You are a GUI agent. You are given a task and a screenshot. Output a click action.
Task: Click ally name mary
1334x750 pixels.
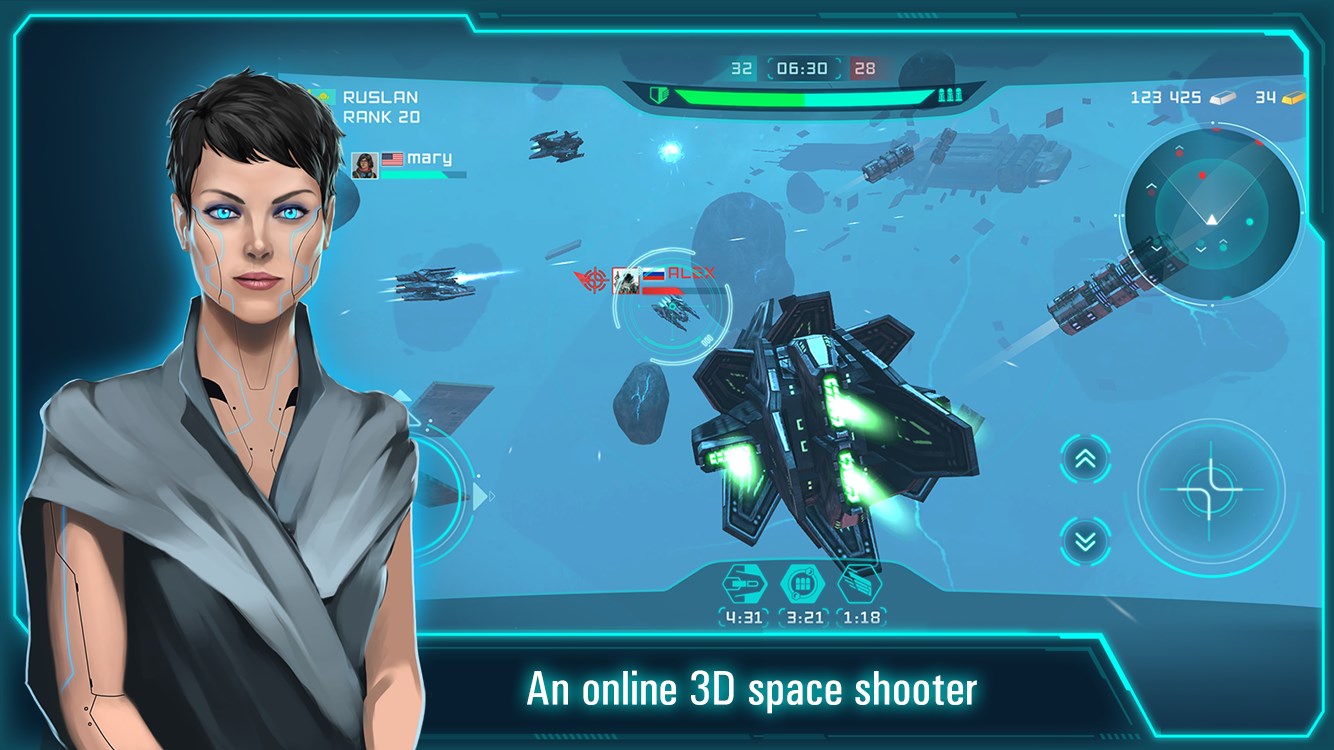click(432, 157)
